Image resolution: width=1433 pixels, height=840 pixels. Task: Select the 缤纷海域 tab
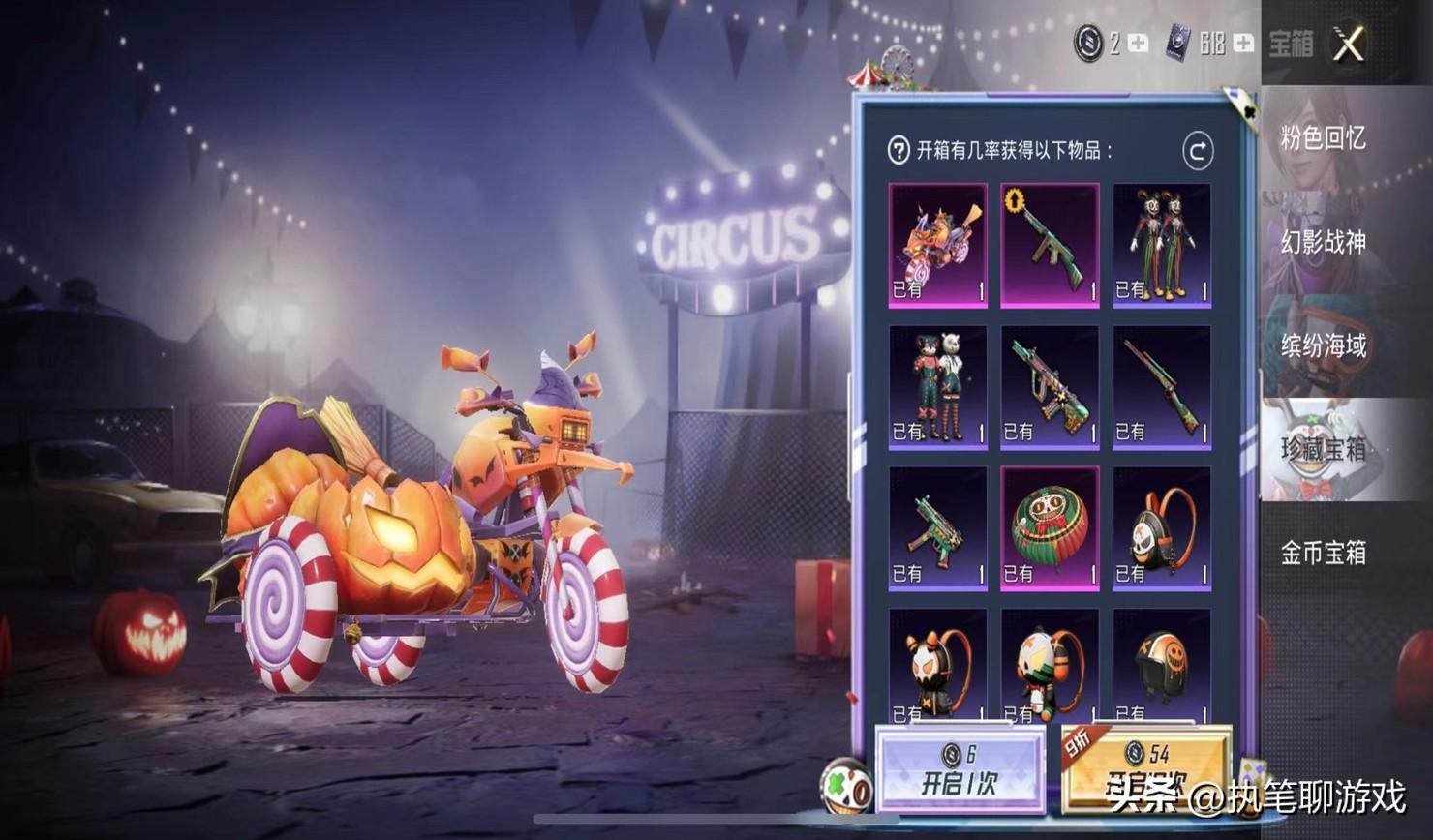tap(1323, 345)
